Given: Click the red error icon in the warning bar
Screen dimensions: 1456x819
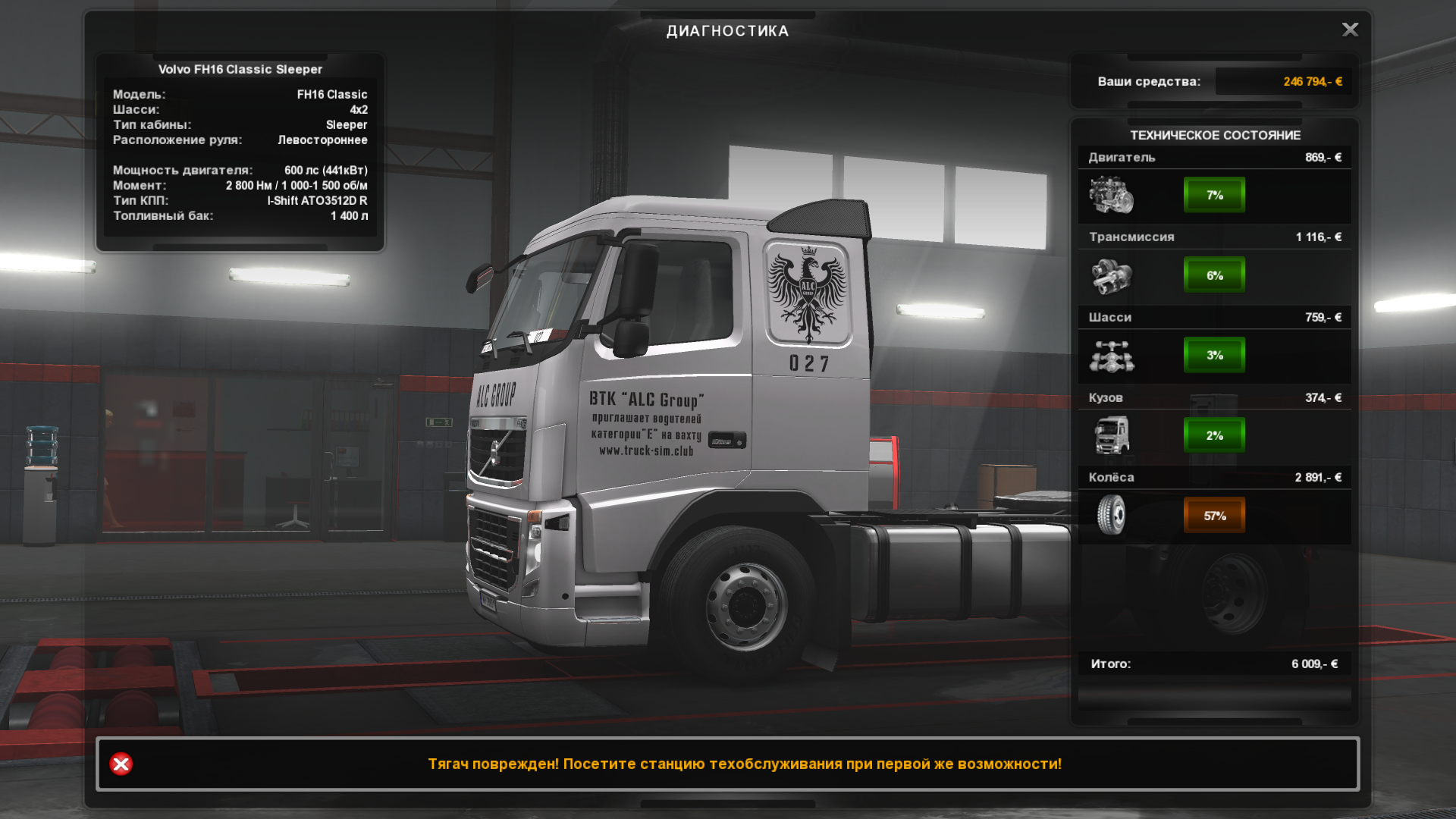Looking at the screenshot, I should pyautogui.click(x=121, y=764).
